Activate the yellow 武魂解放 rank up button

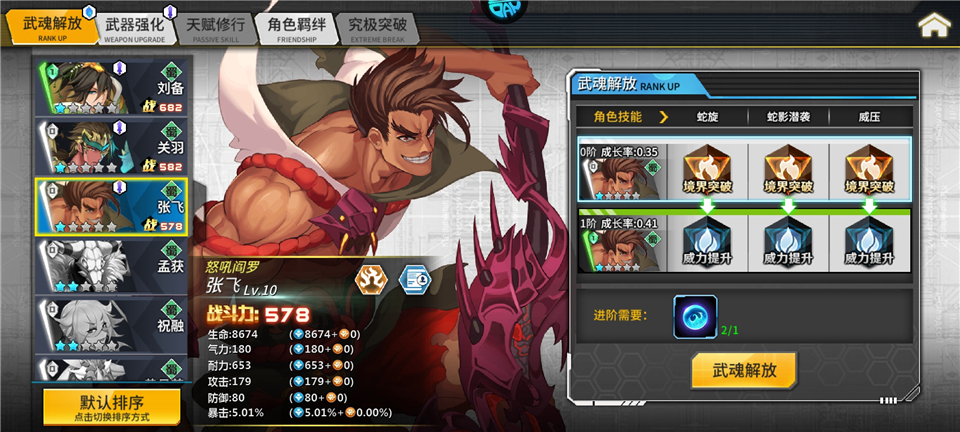pos(743,369)
